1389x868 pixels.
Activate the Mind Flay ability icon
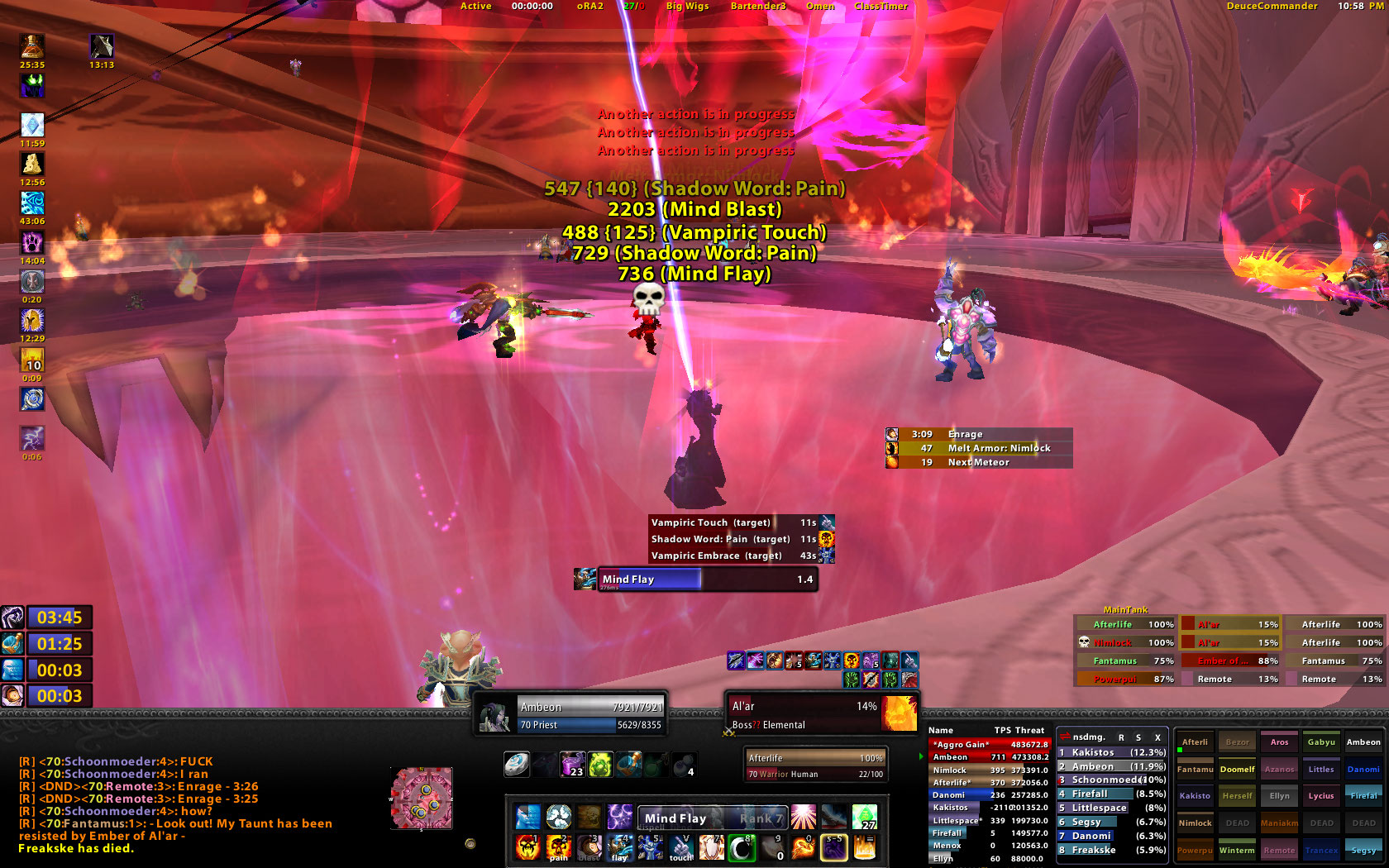[619, 847]
